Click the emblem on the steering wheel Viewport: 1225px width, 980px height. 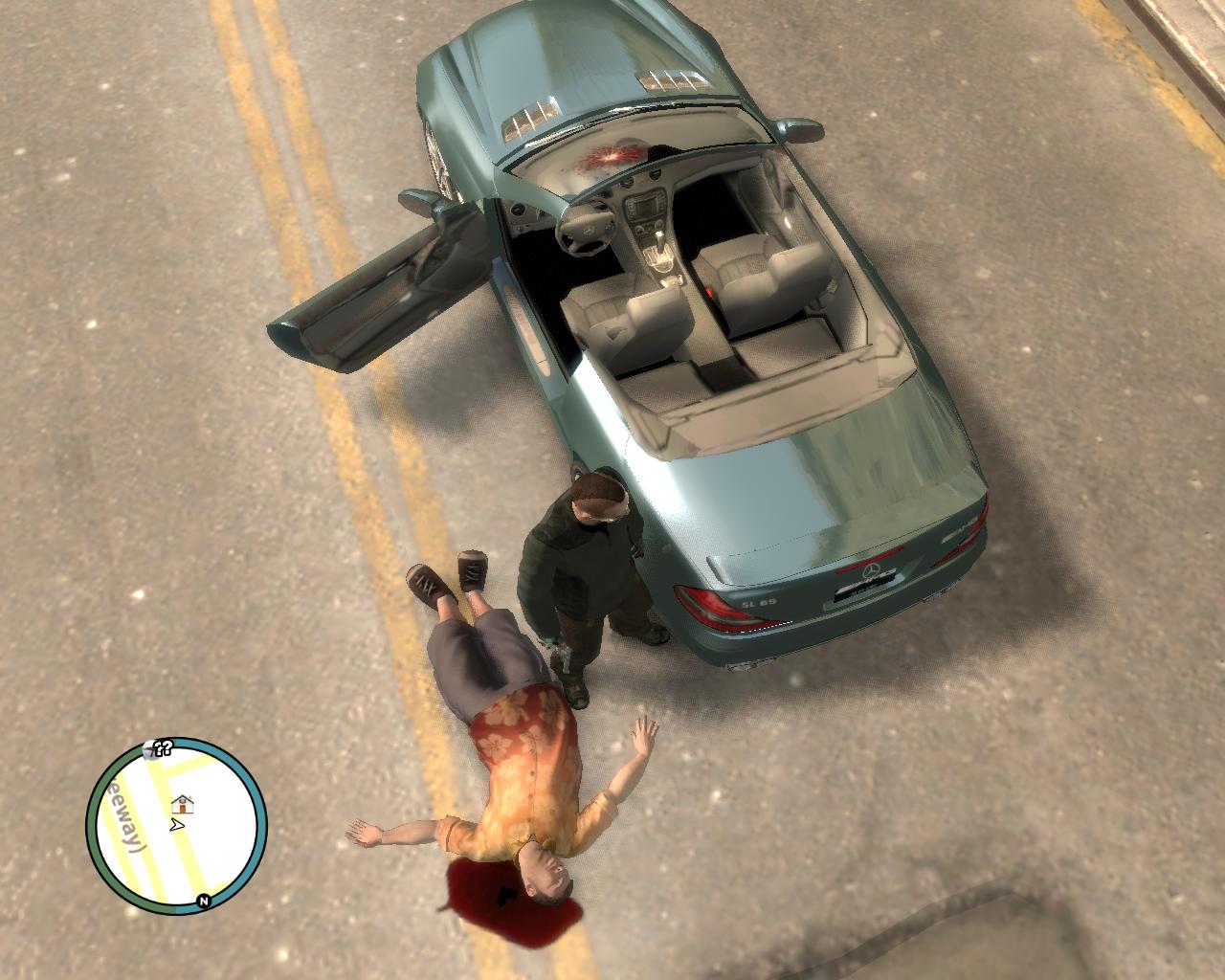click(590, 230)
